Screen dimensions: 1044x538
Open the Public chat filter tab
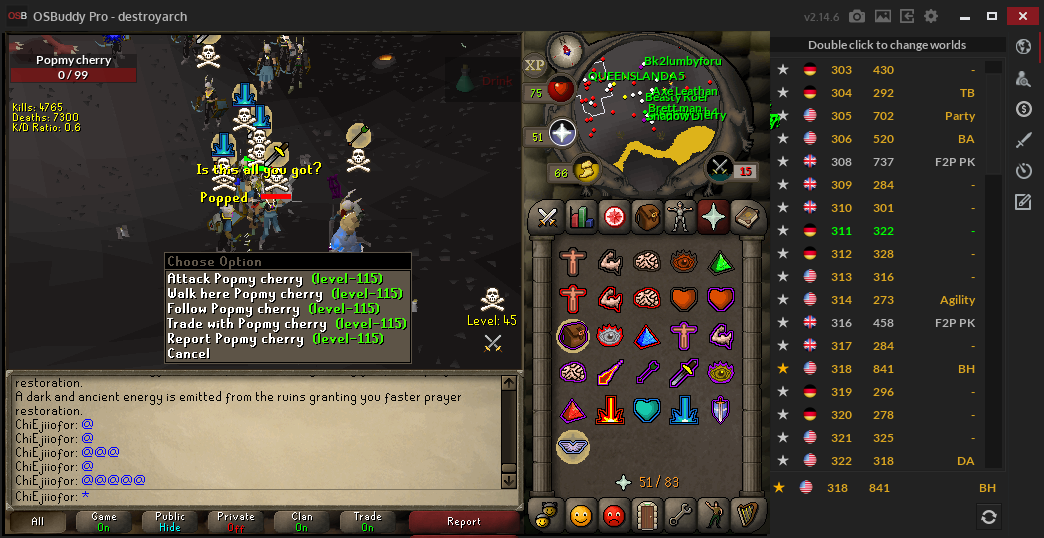170,521
